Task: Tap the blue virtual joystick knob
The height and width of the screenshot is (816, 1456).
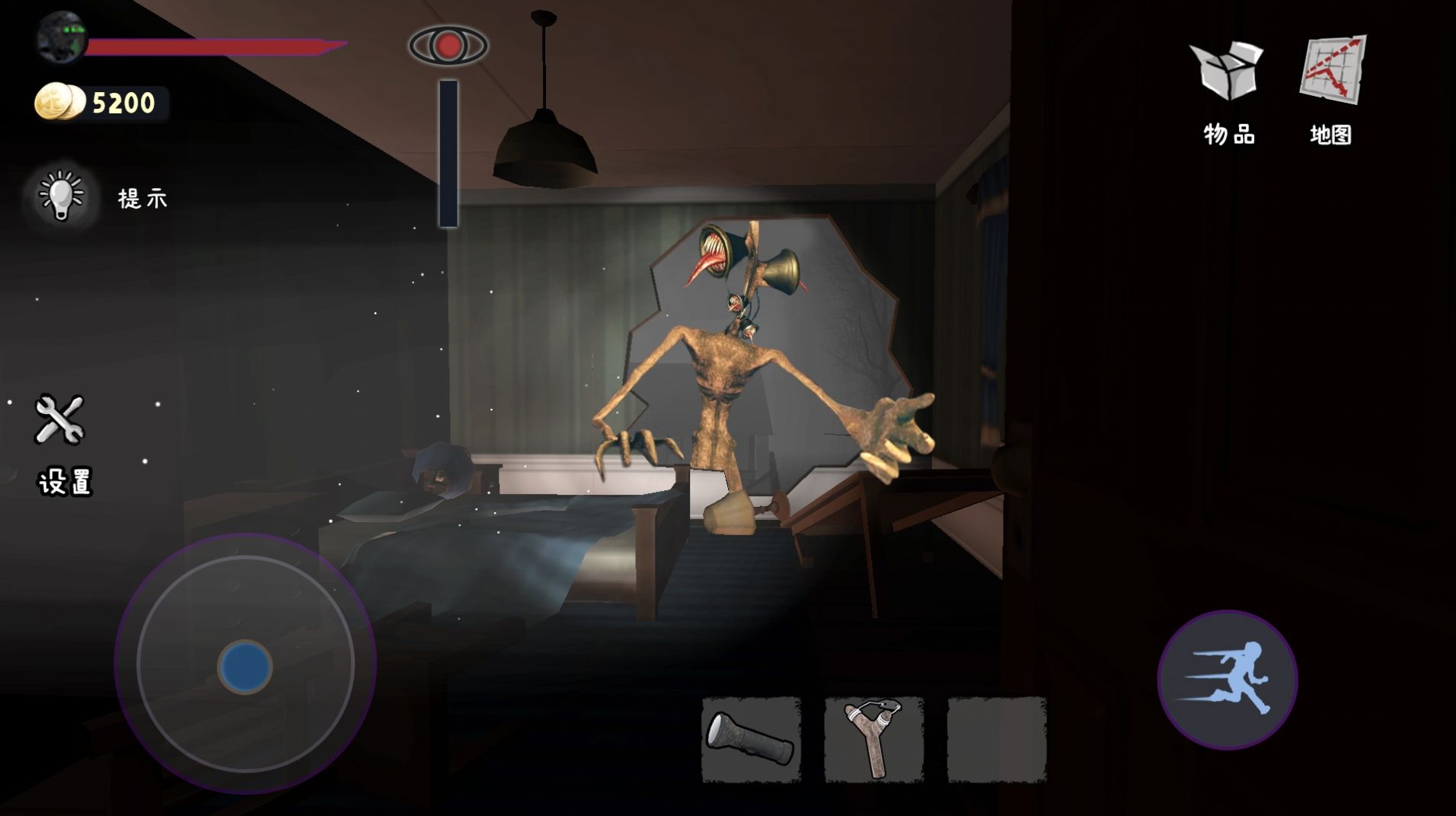Action: [x=245, y=666]
